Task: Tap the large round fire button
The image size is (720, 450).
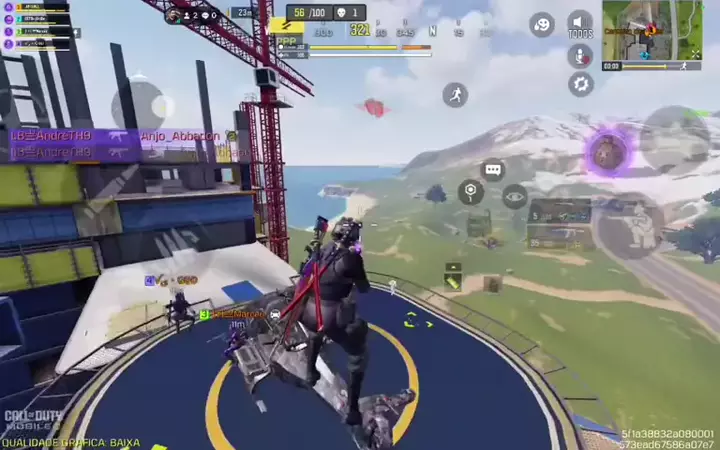Action: click(674, 138)
